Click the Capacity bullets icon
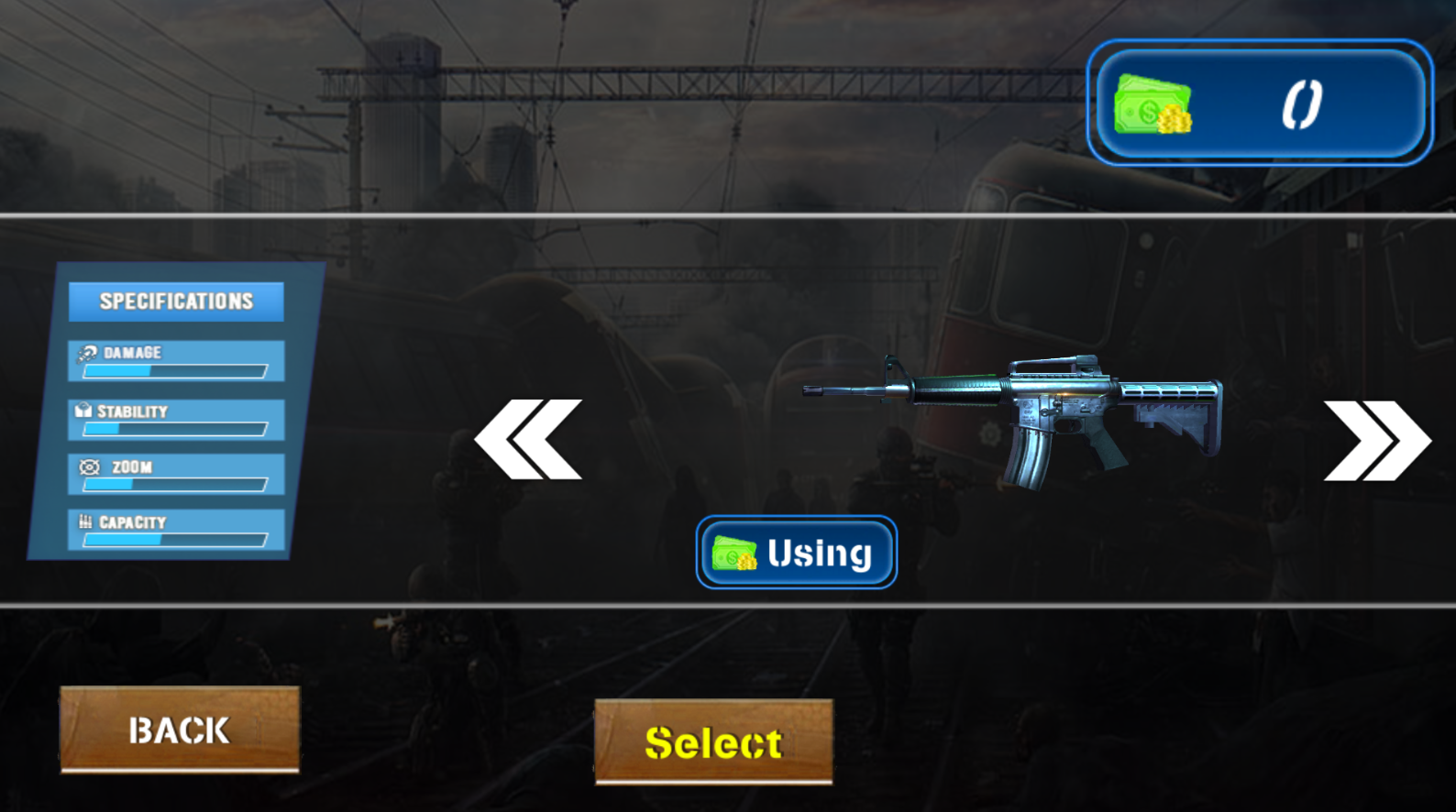 click(x=84, y=519)
